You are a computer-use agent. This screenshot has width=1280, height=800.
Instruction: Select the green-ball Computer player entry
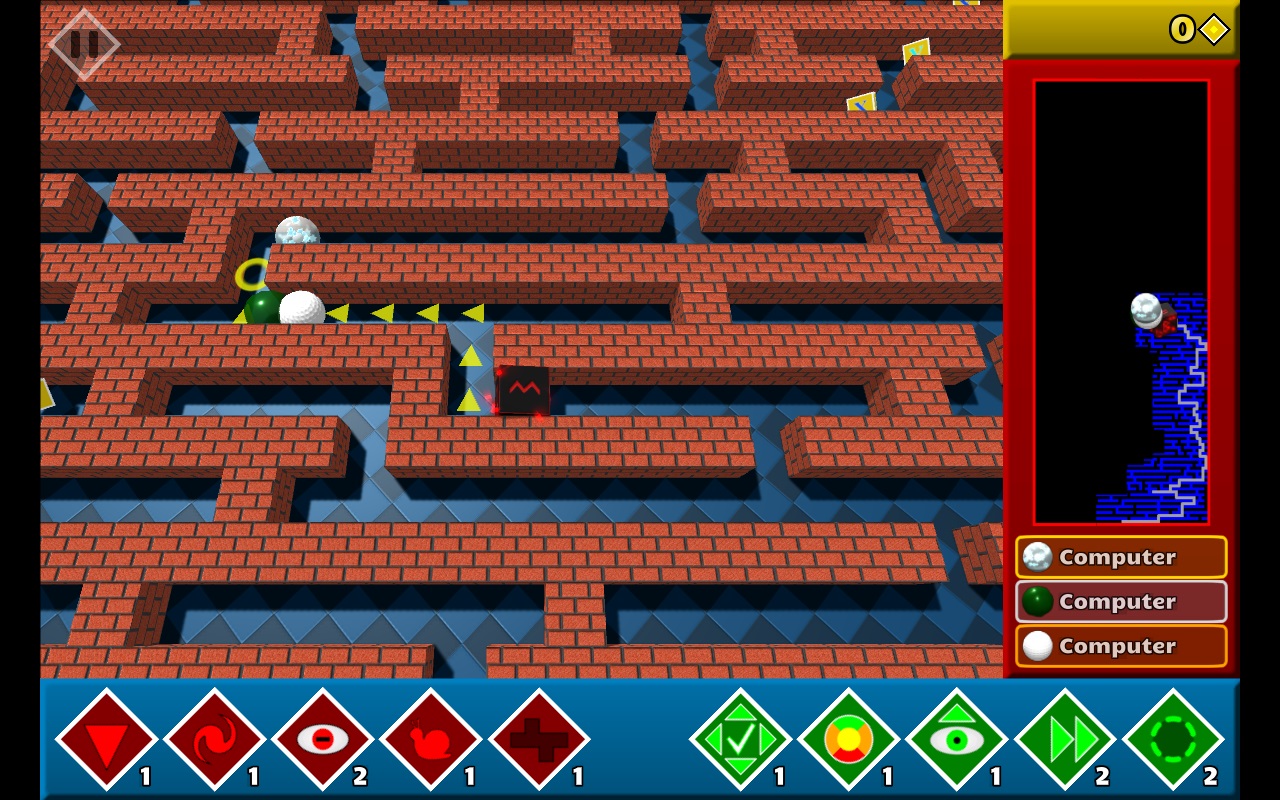coord(1121,601)
